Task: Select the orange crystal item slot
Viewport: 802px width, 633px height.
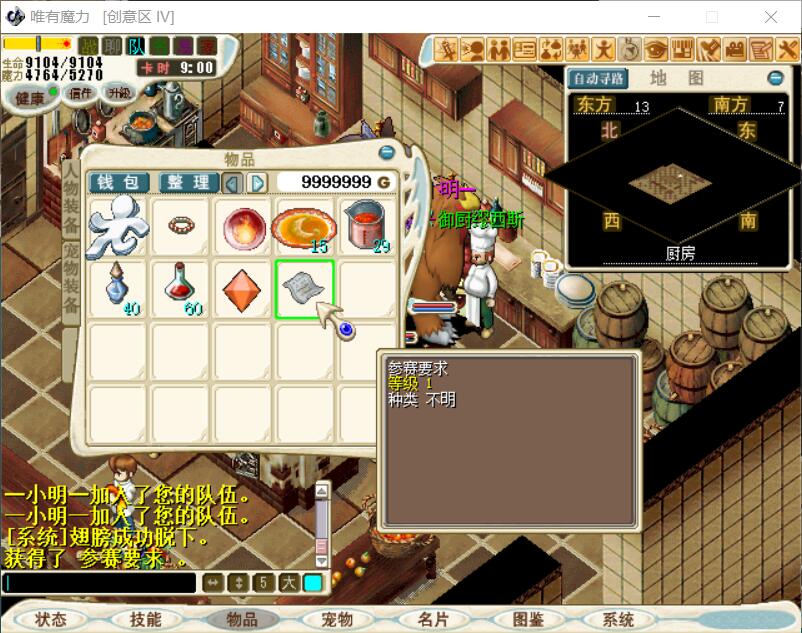Action: tap(241, 290)
